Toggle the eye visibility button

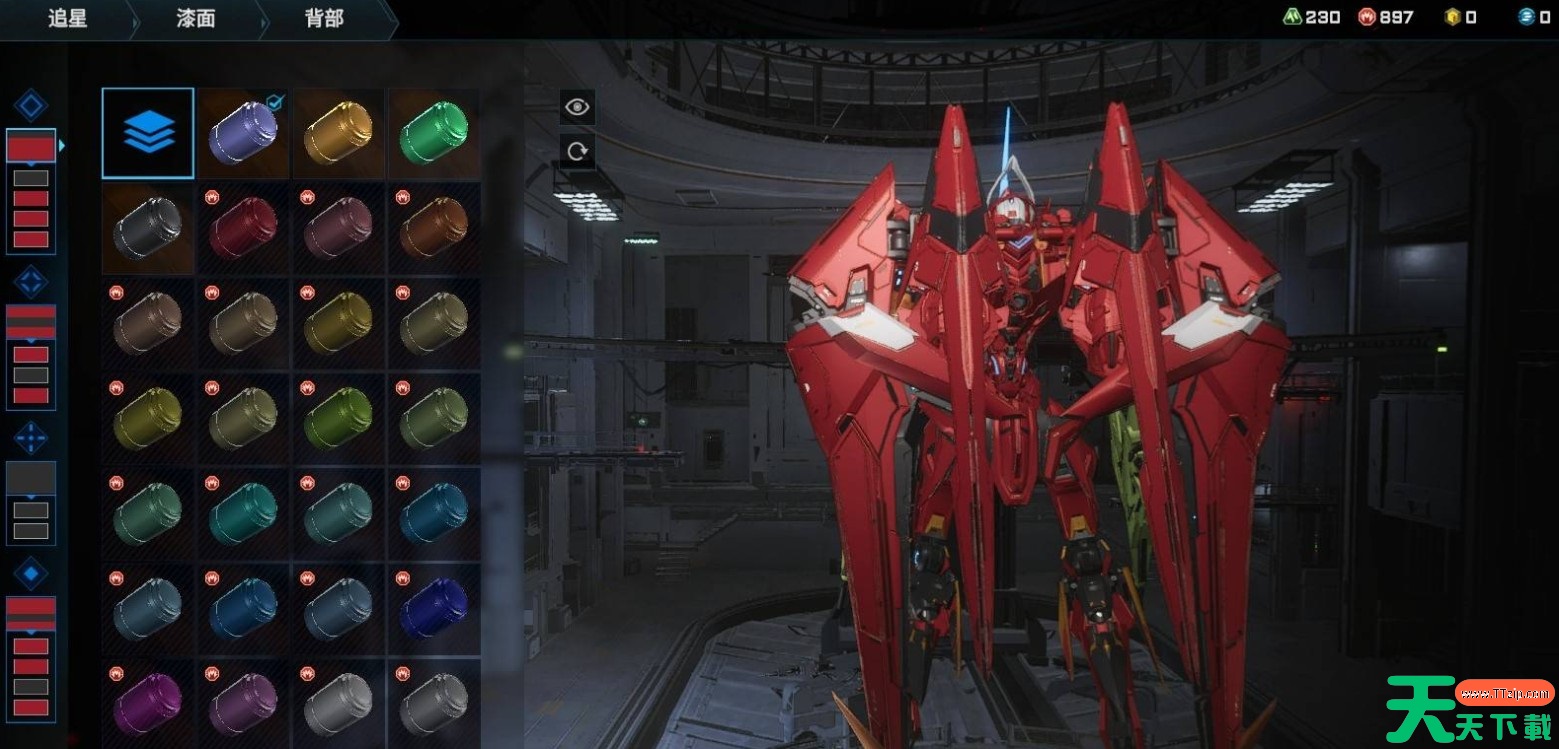577,107
